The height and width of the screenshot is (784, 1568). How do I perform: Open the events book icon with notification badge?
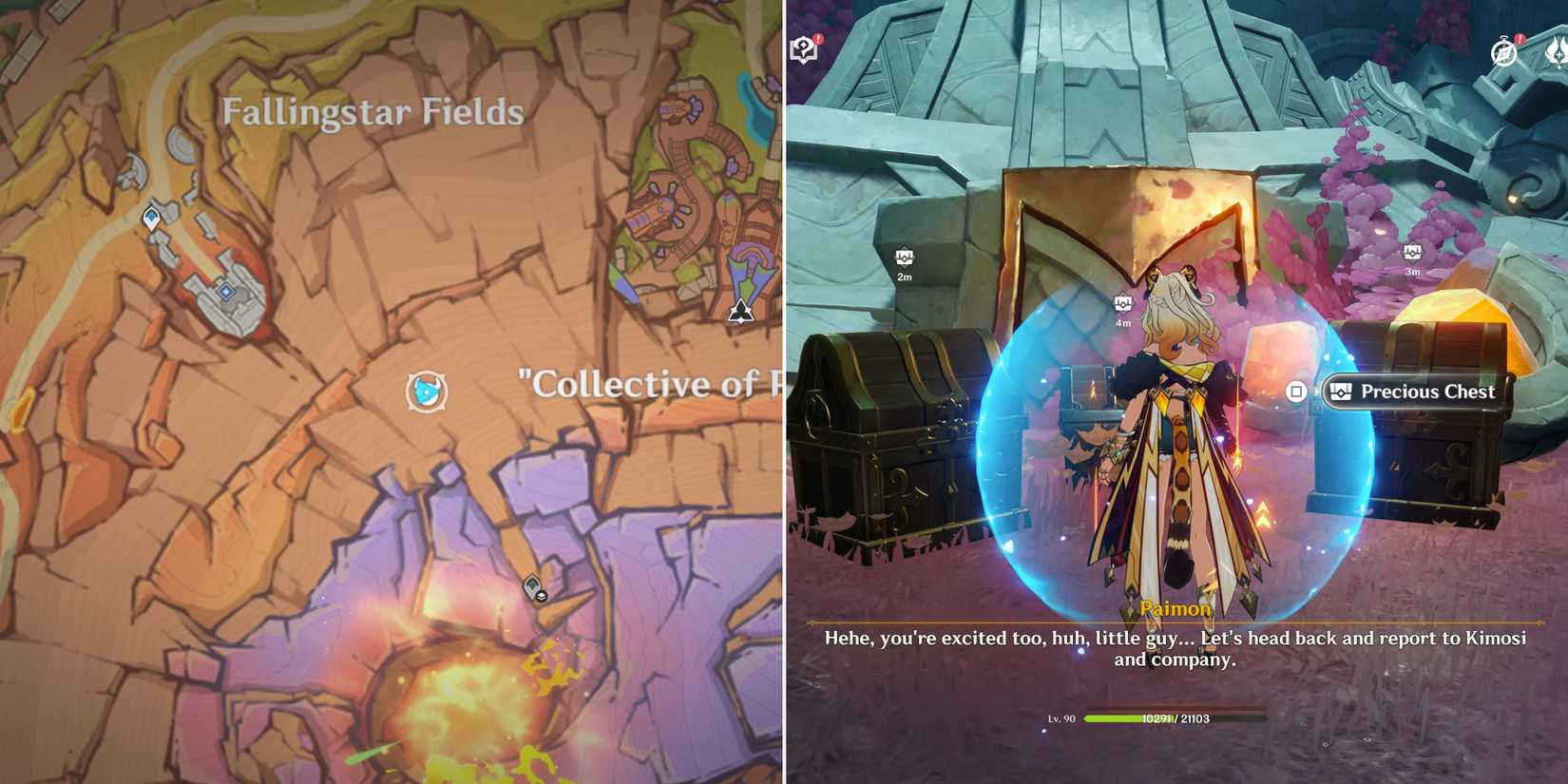802,48
